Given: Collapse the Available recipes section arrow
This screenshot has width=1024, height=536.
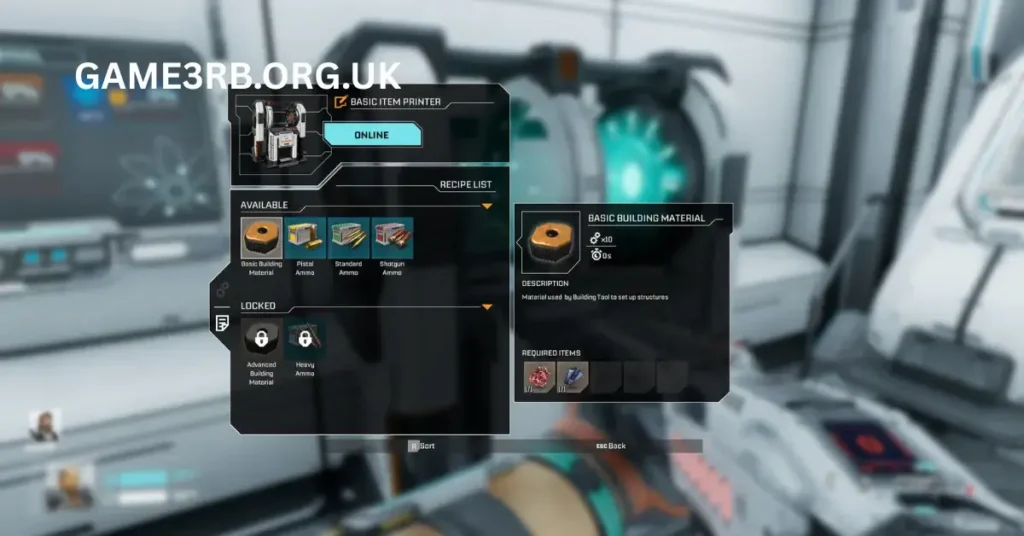Looking at the screenshot, I should (487, 206).
